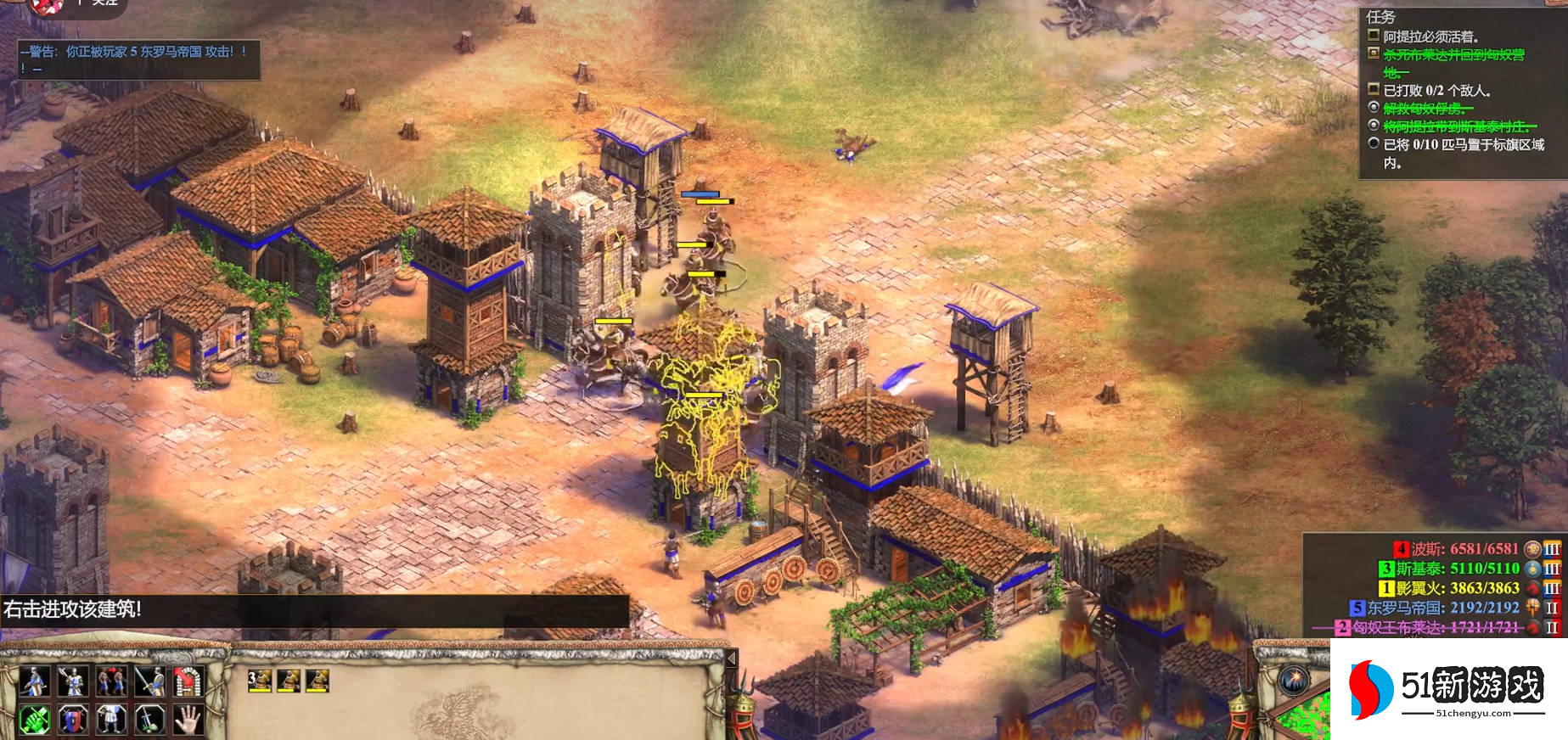This screenshot has height=740, width=1568.
Task: Click the 任务 objectives panel header
Action: [1380, 17]
